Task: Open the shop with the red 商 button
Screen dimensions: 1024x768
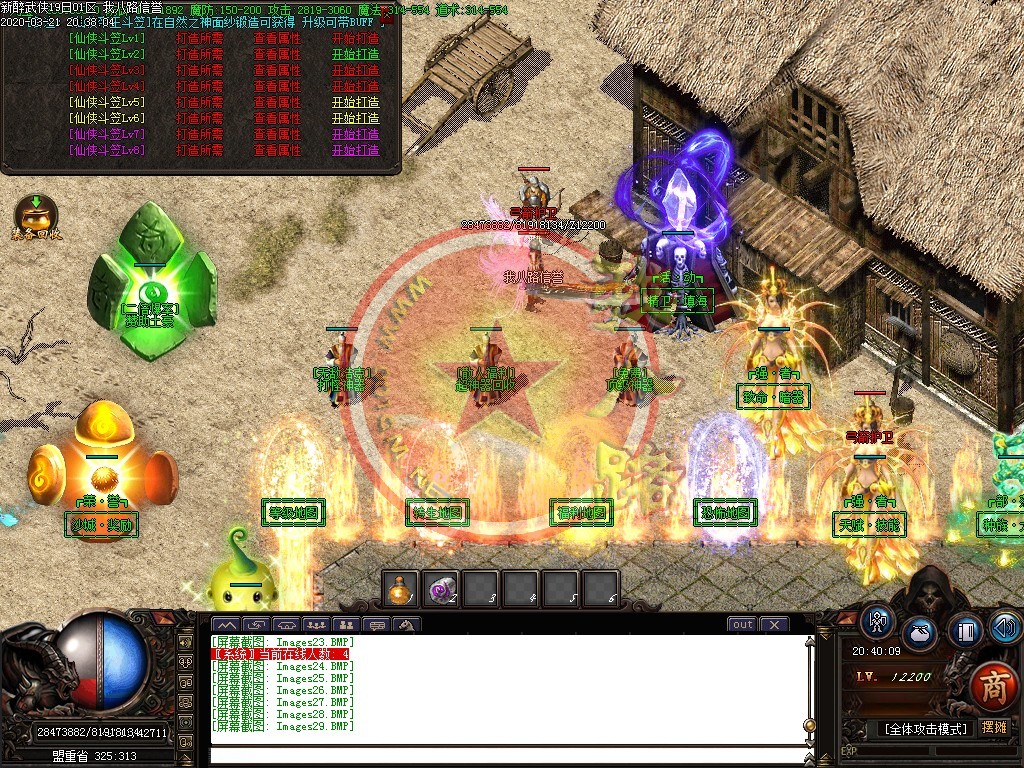Action: [x=993, y=686]
